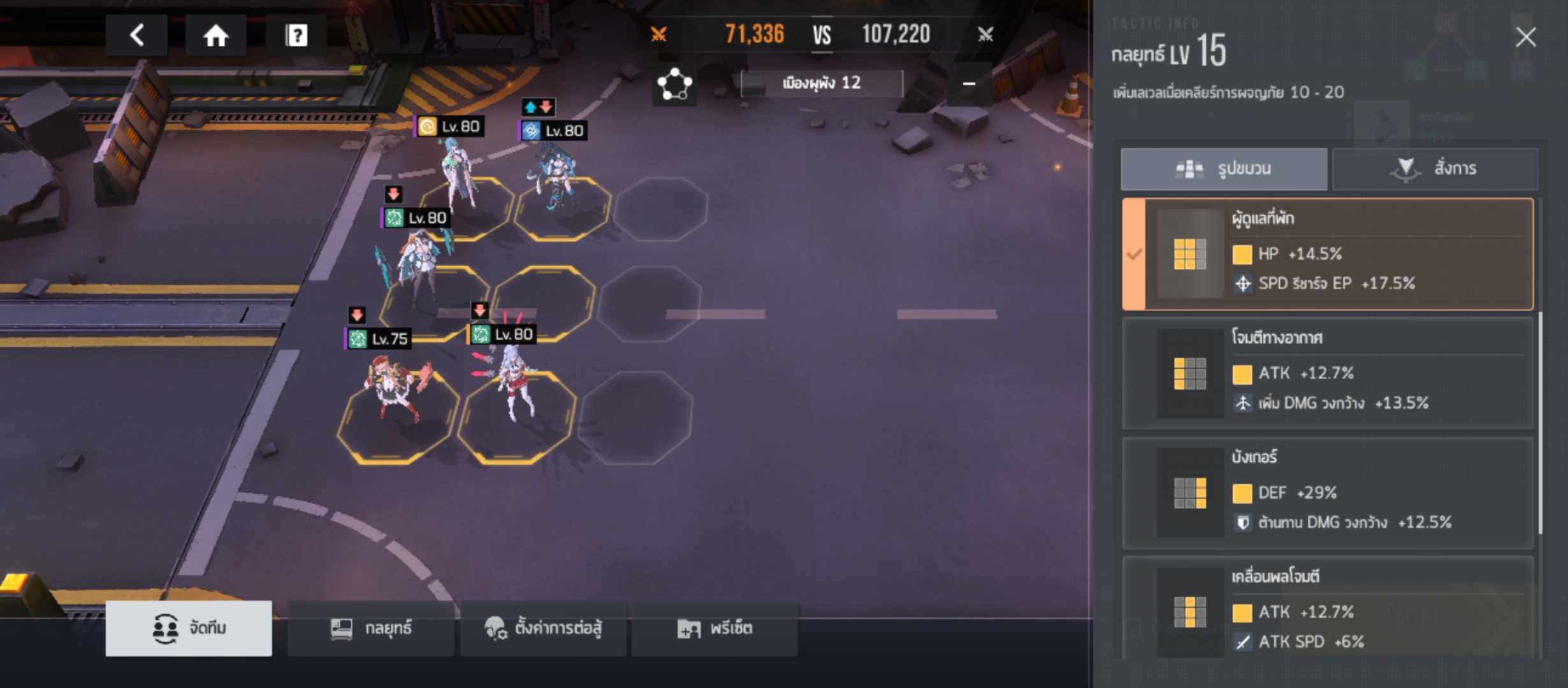The height and width of the screenshot is (688, 1568).
Task: Select the Lv.75 unit on the formation grid
Action: 395,389
